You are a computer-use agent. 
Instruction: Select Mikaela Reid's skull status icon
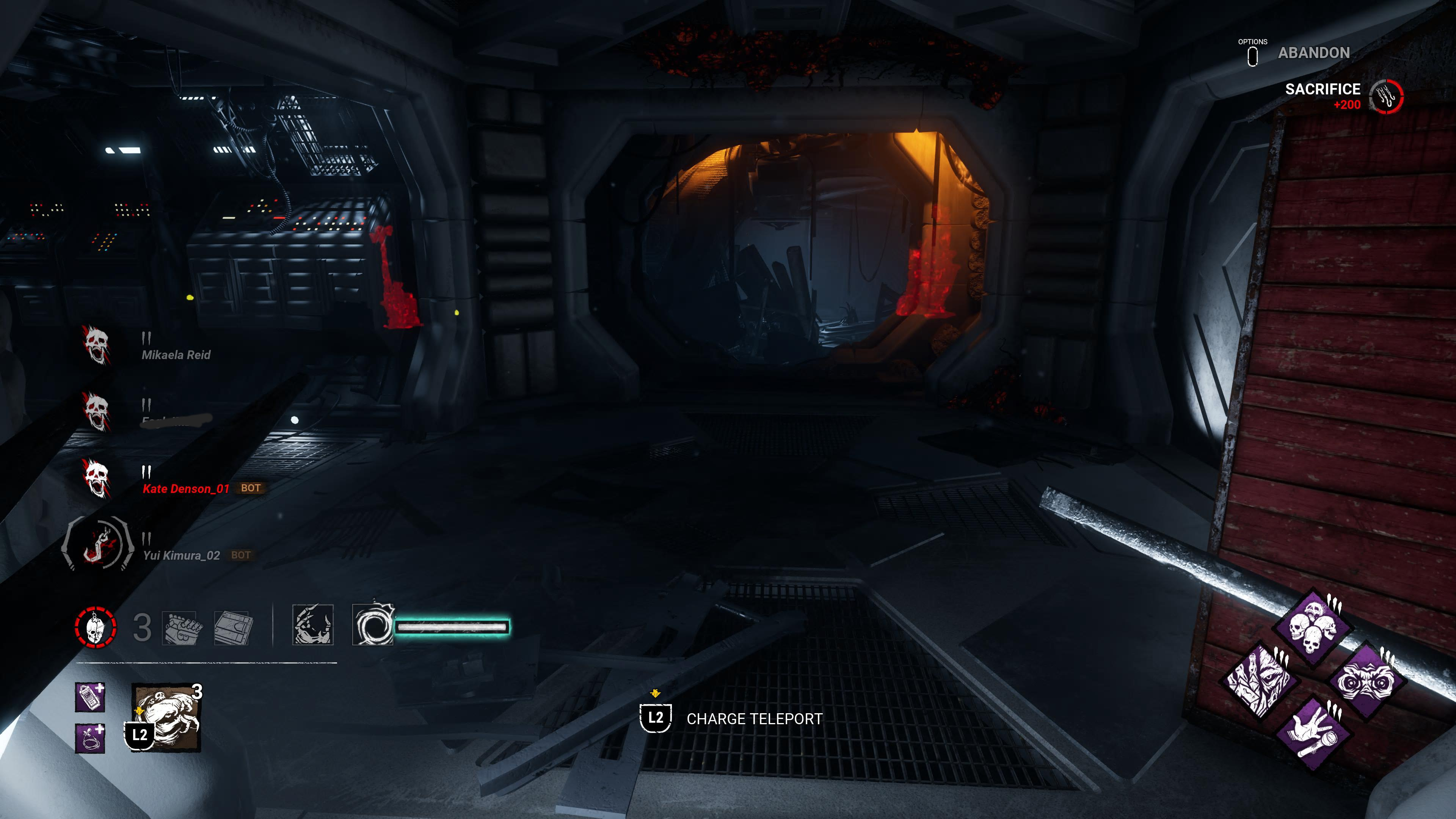click(x=96, y=345)
